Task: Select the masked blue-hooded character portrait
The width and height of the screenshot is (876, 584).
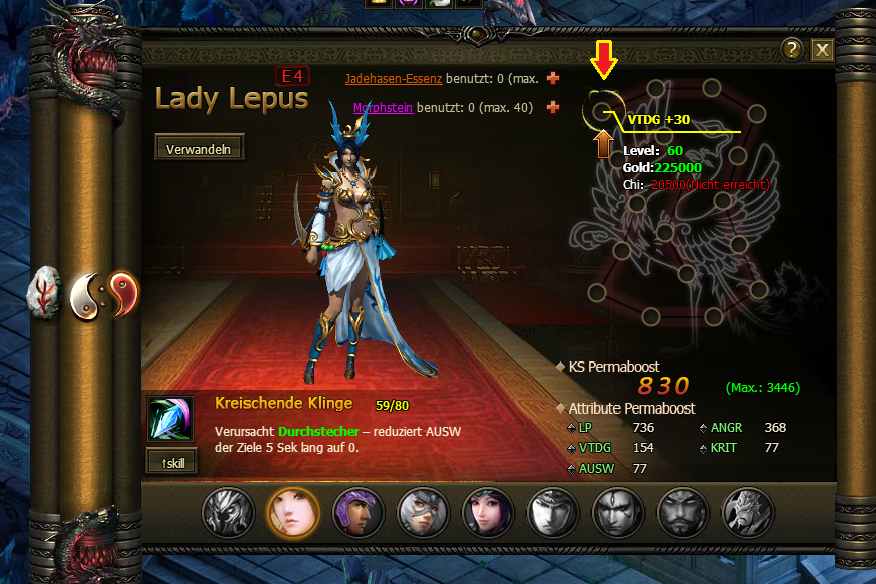Action: [422, 512]
